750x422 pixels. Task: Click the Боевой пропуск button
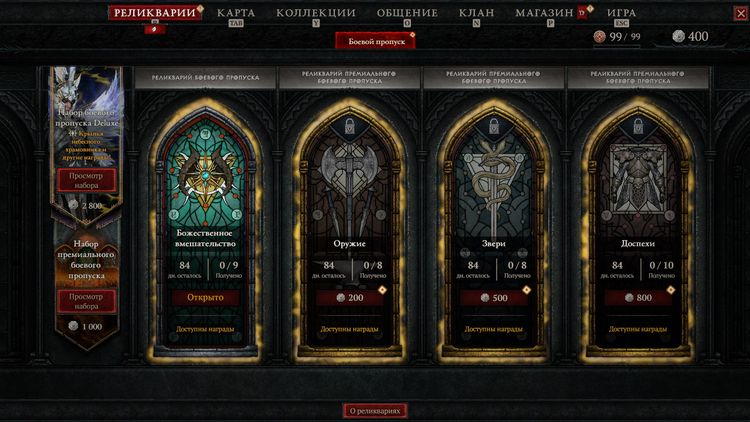[x=374, y=41]
